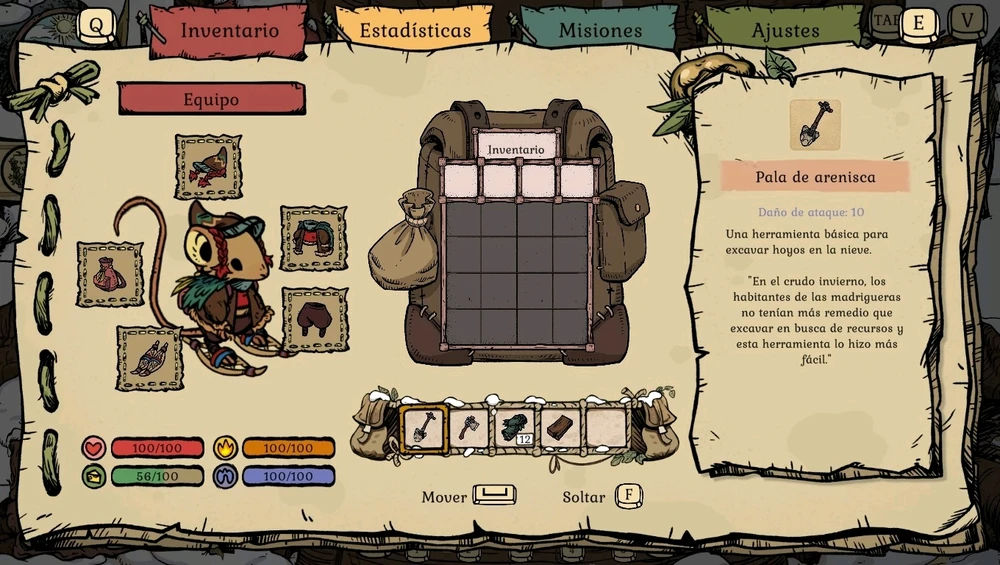Choose the axe in the hotbar
The width and height of the screenshot is (1000, 565).
(x=468, y=428)
